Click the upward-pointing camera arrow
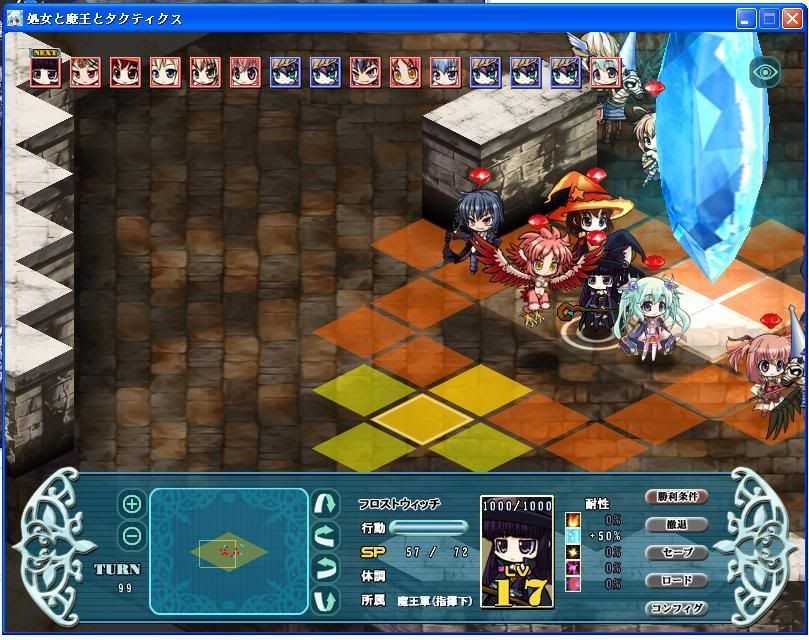 click(x=325, y=502)
